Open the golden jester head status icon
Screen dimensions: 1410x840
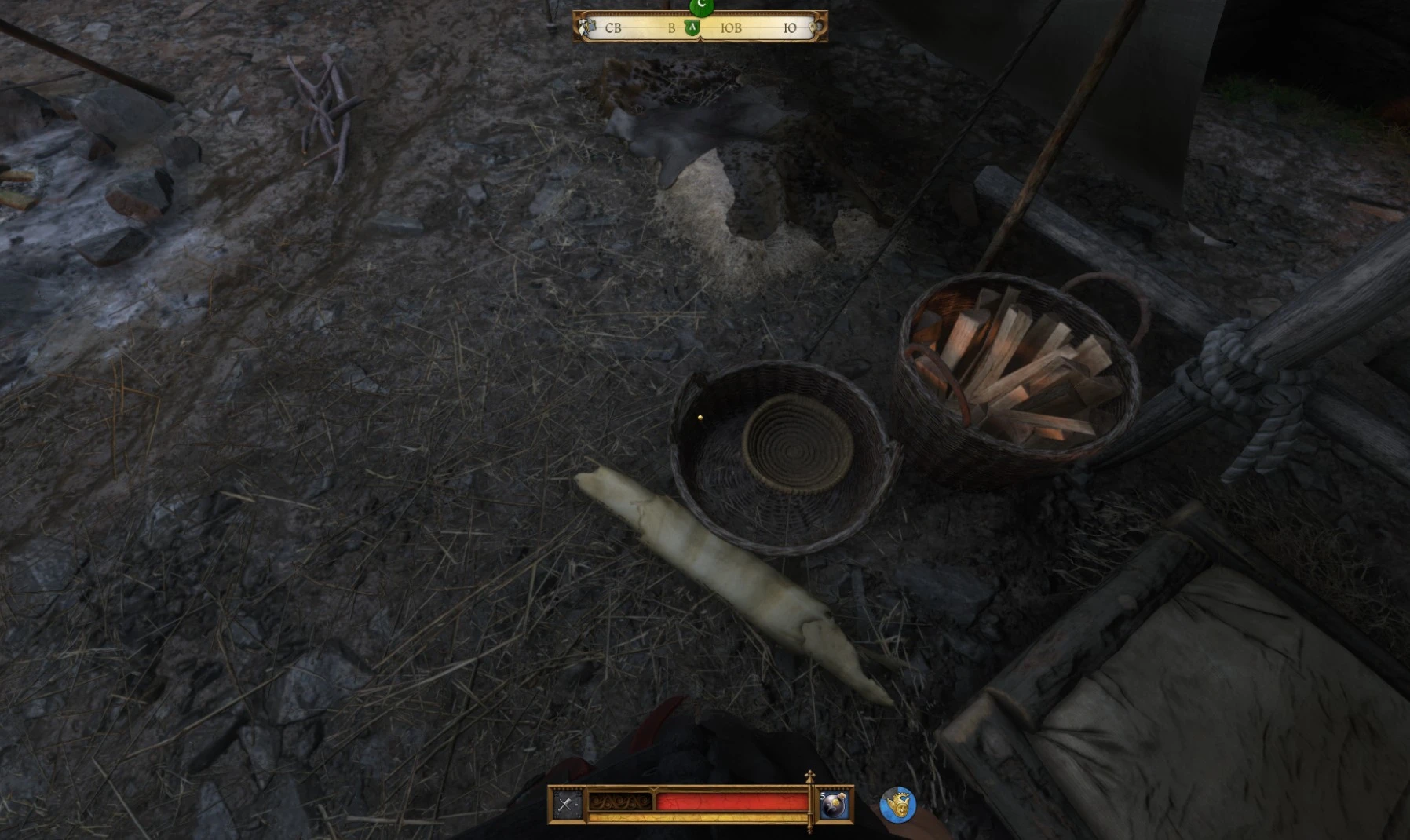click(x=897, y=805)
